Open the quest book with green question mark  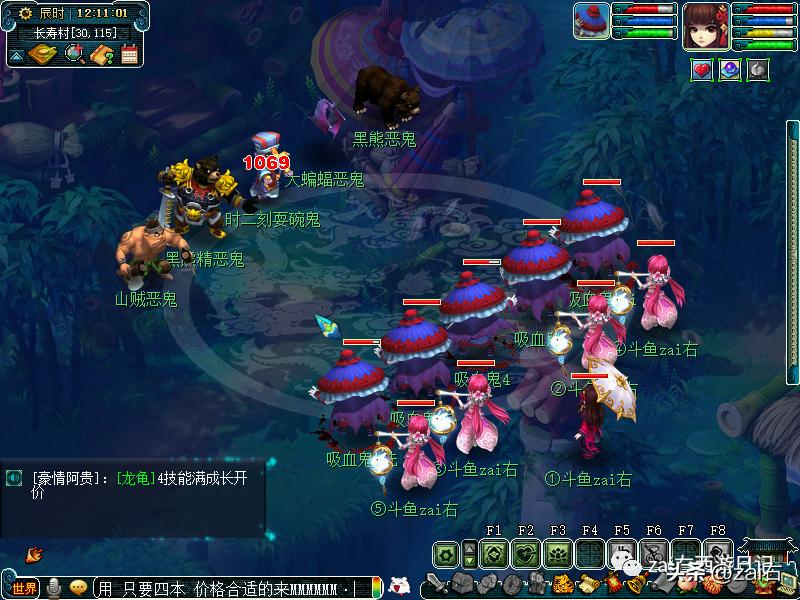[101, 54]
